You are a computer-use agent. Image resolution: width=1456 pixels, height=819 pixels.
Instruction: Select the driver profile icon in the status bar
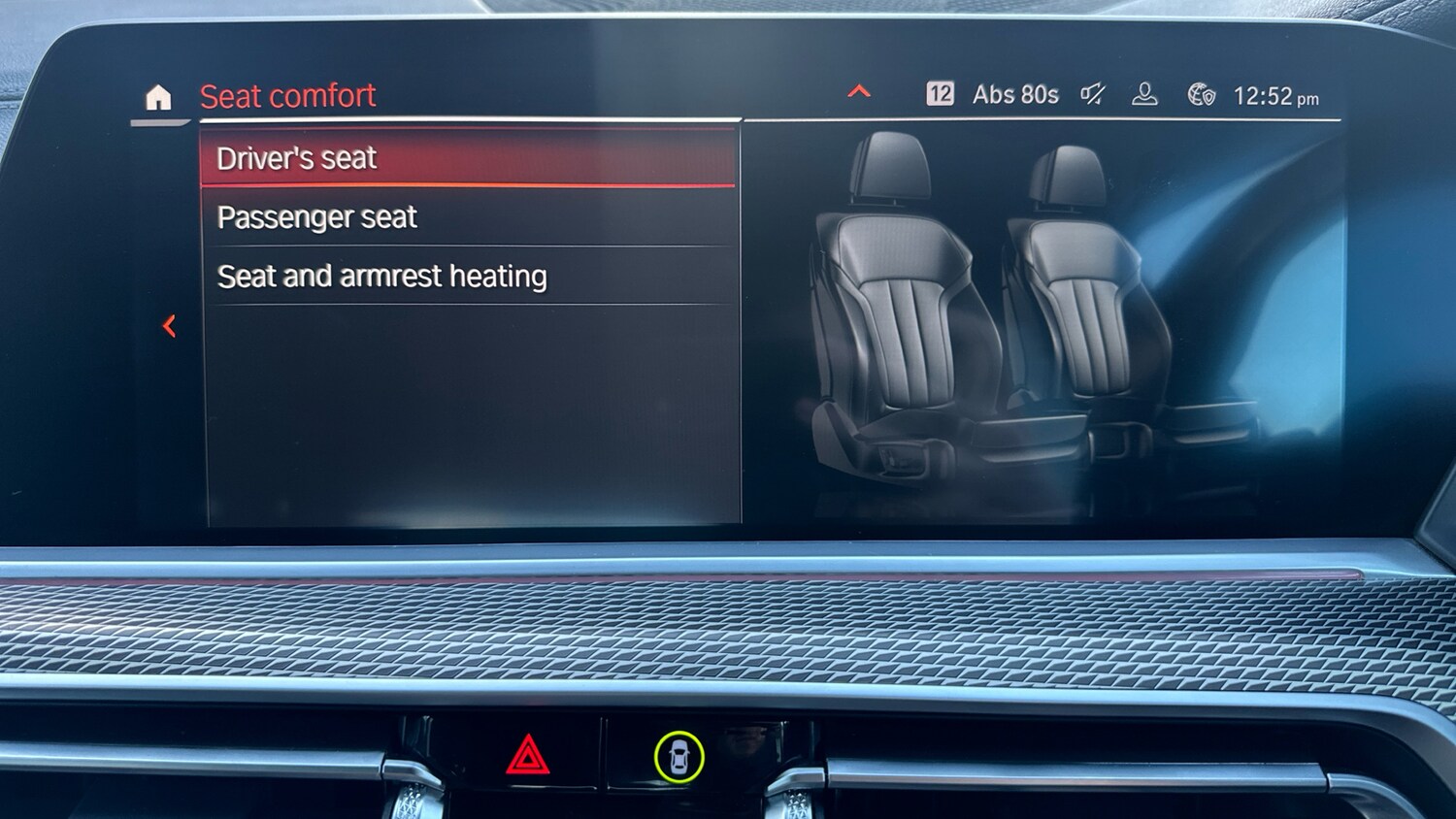tap(1146, 94)
